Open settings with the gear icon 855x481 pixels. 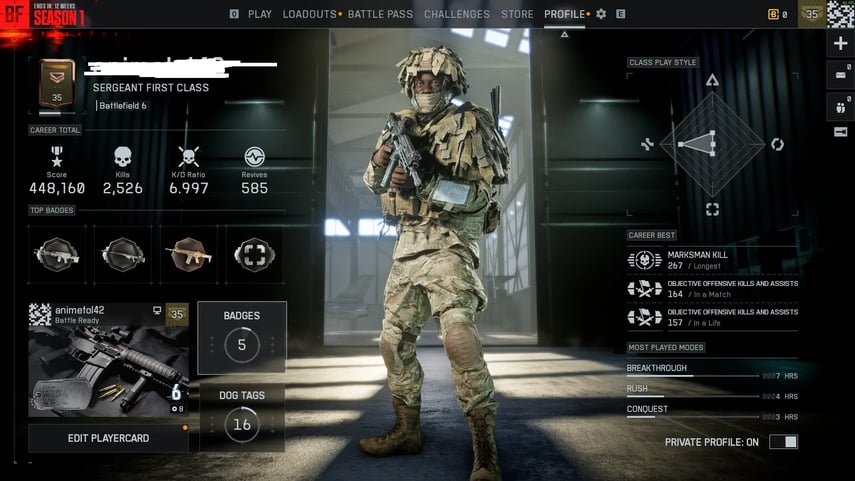click(601, 14)
